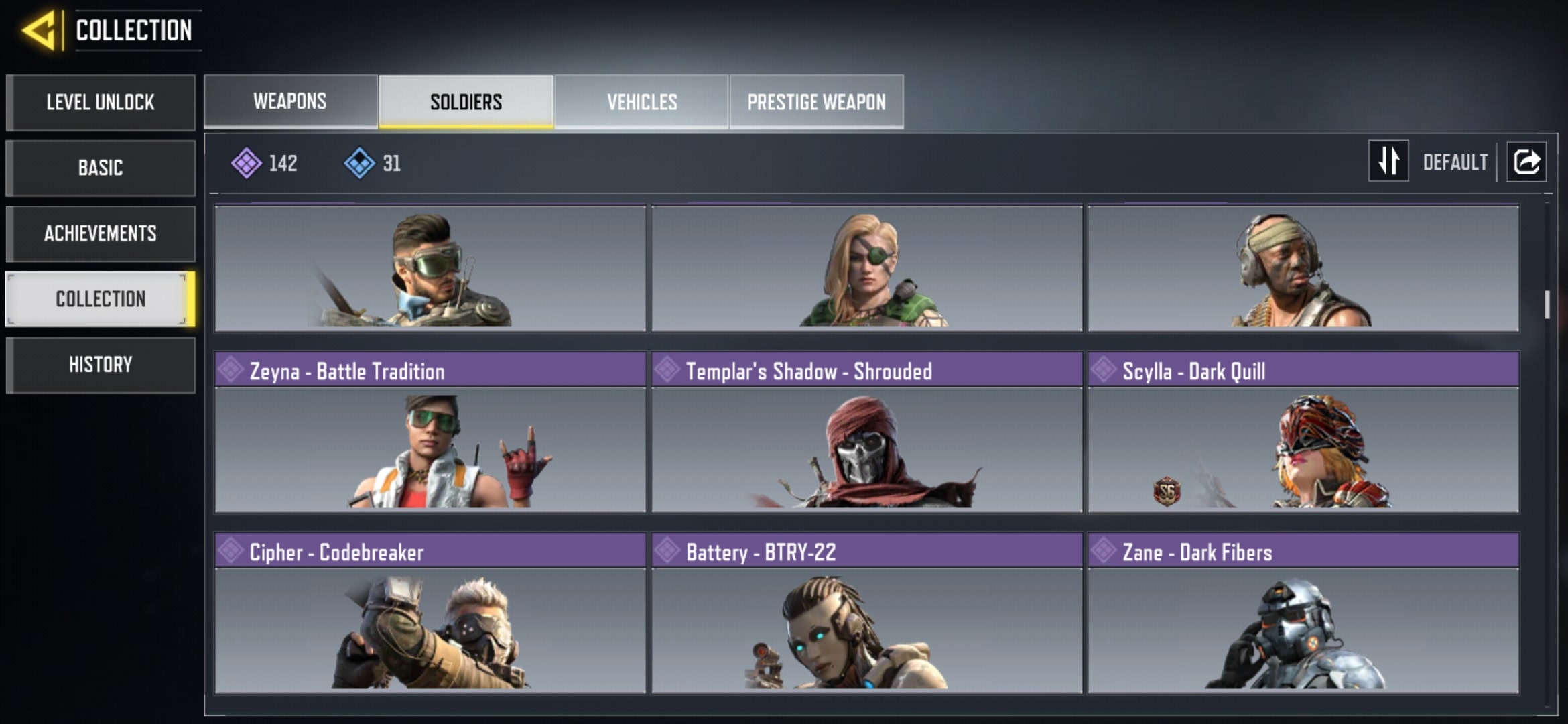Switch to the Weapons tab
1568x724 pixels.
tap(290, 101)
